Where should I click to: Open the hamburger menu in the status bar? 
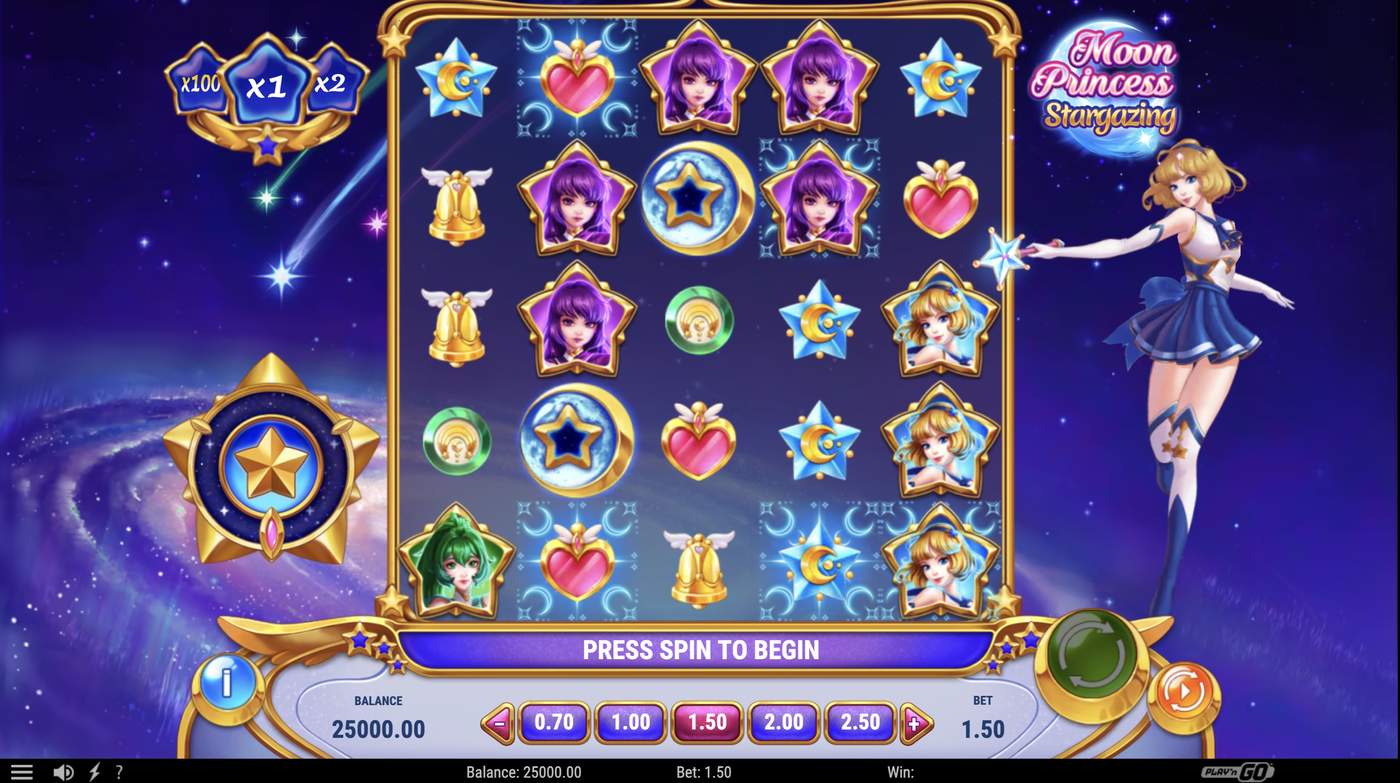(22, 770)
